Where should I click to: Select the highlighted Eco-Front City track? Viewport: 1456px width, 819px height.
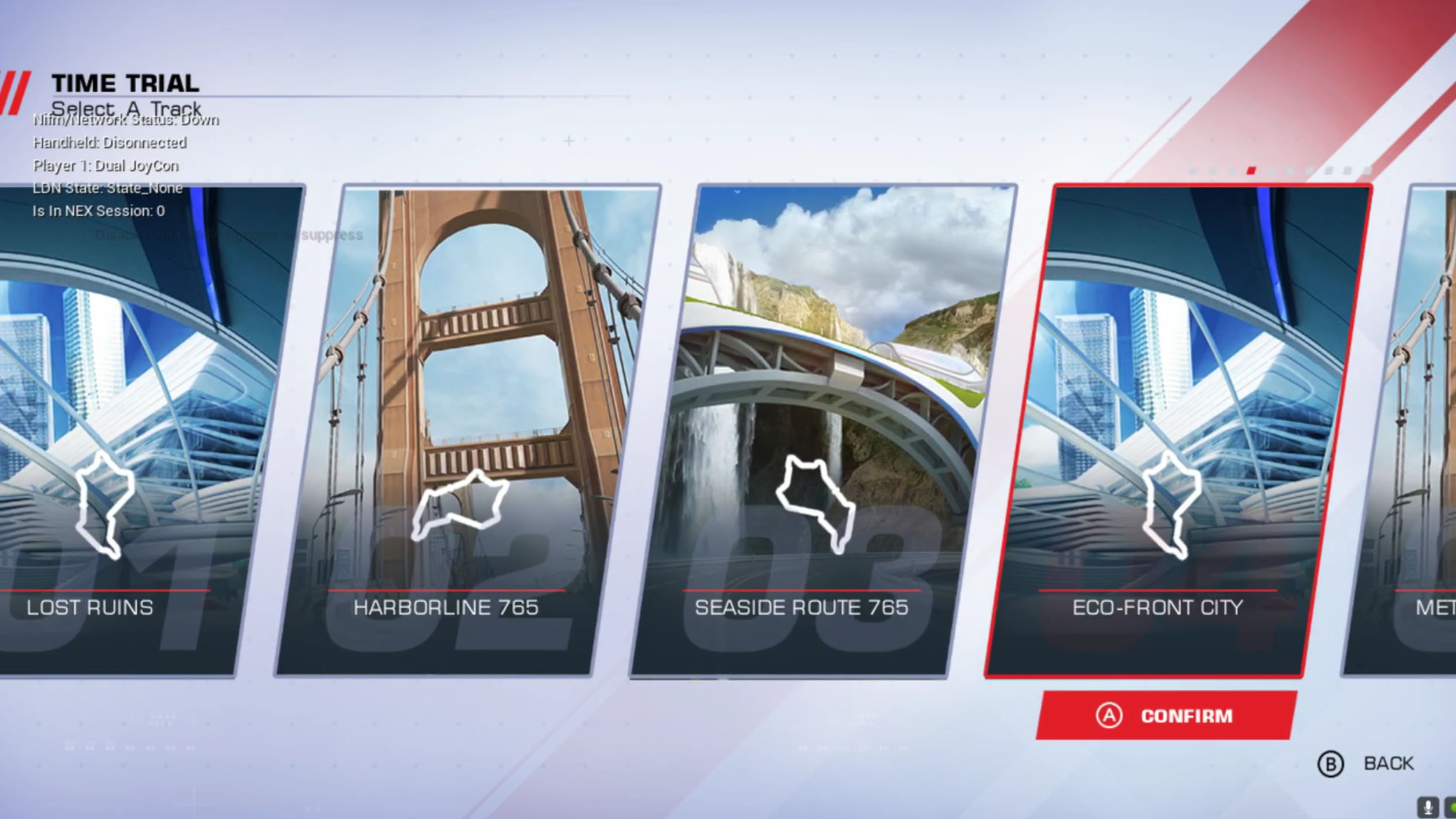1177,429
